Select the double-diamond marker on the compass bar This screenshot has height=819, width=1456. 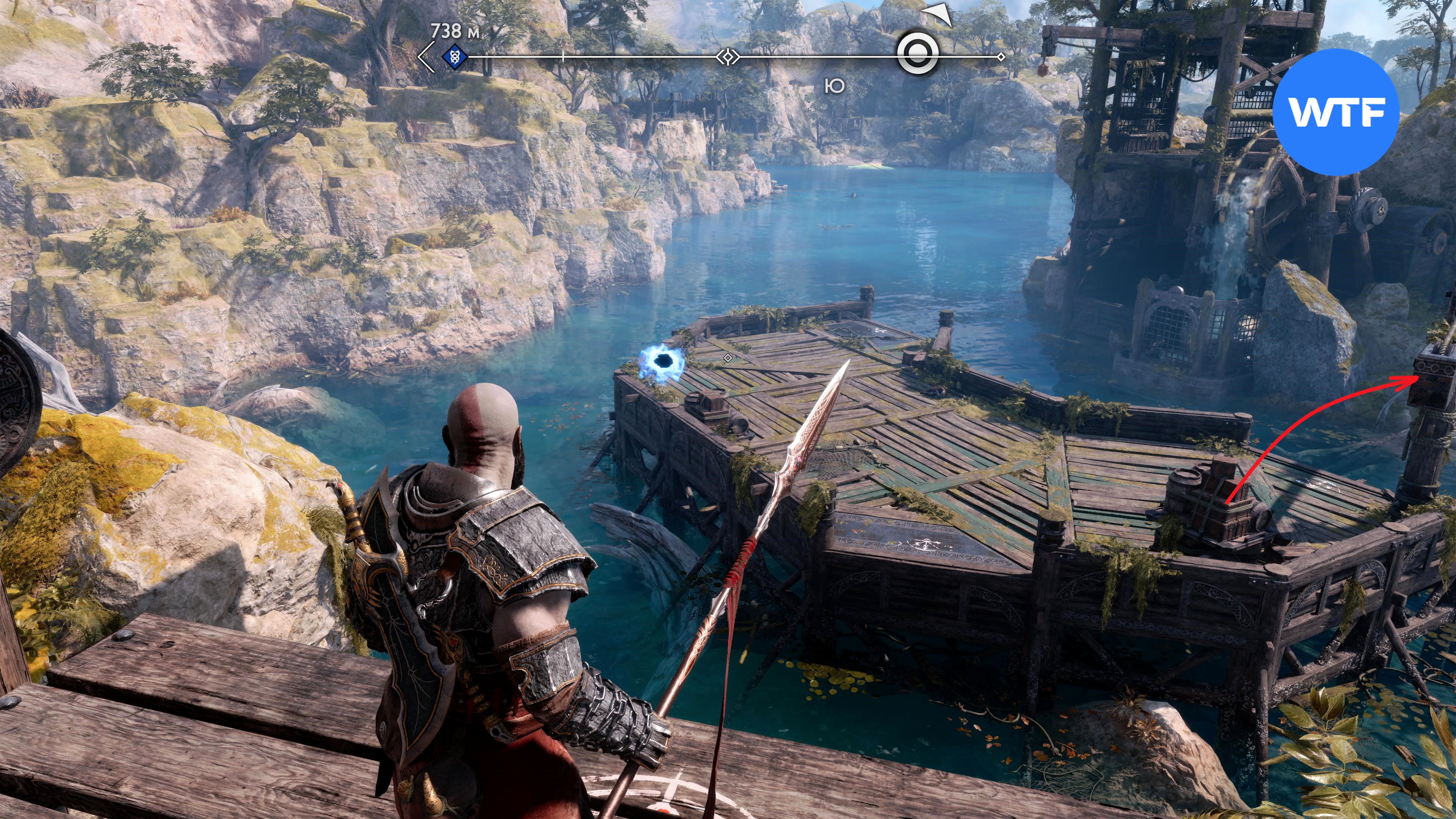[x=728, y=56]
